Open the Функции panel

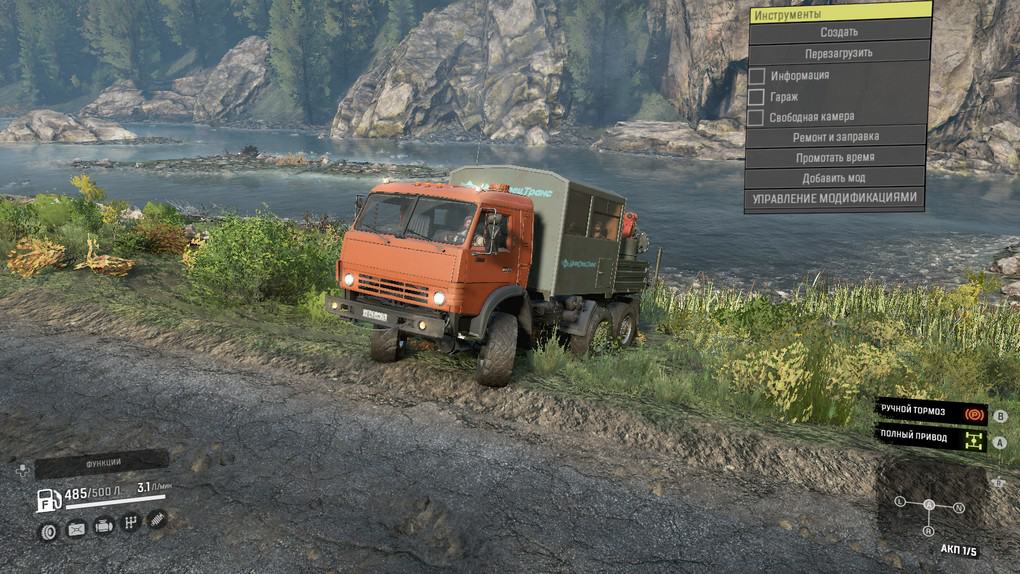tap(102, 463)
